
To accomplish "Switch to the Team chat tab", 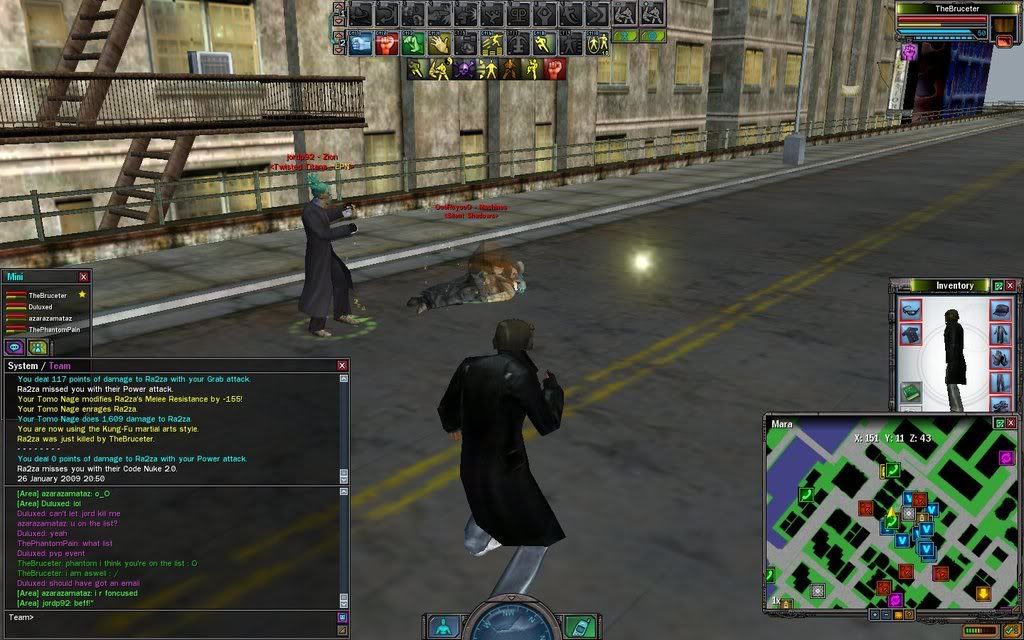I will [60, 366].
